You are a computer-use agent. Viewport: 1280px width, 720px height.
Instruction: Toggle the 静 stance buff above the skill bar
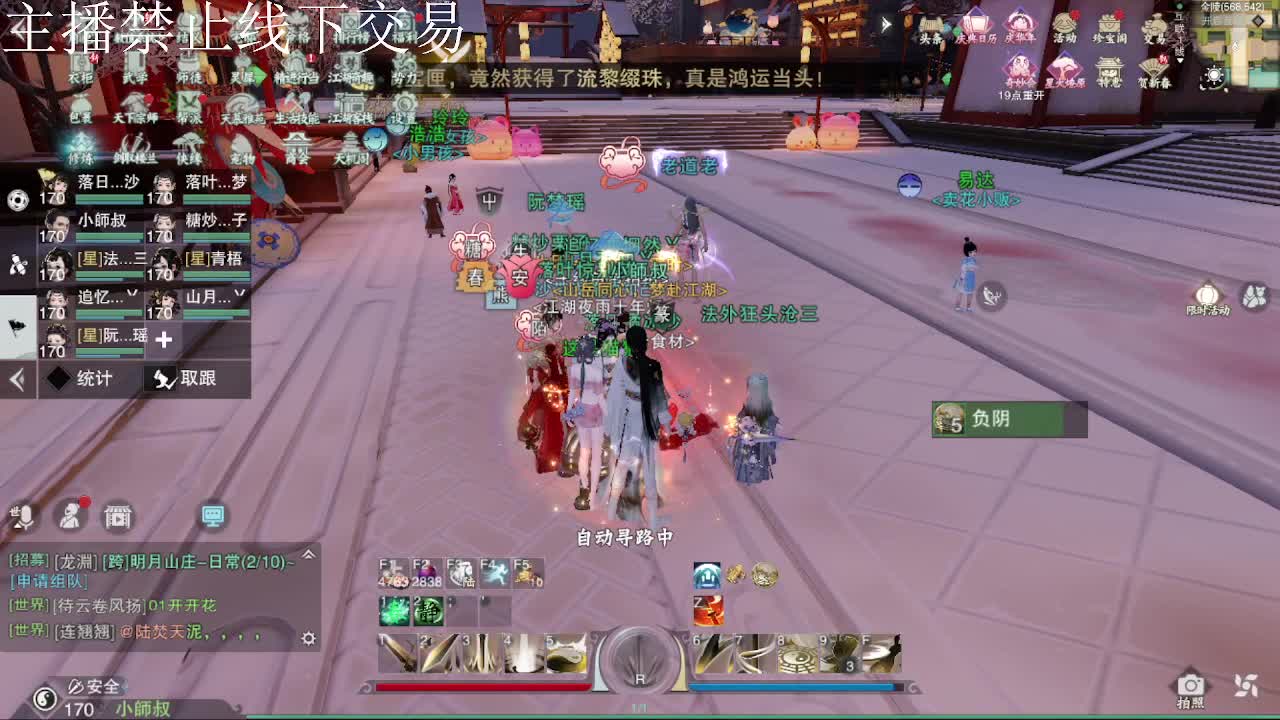[x=428, y=613]
